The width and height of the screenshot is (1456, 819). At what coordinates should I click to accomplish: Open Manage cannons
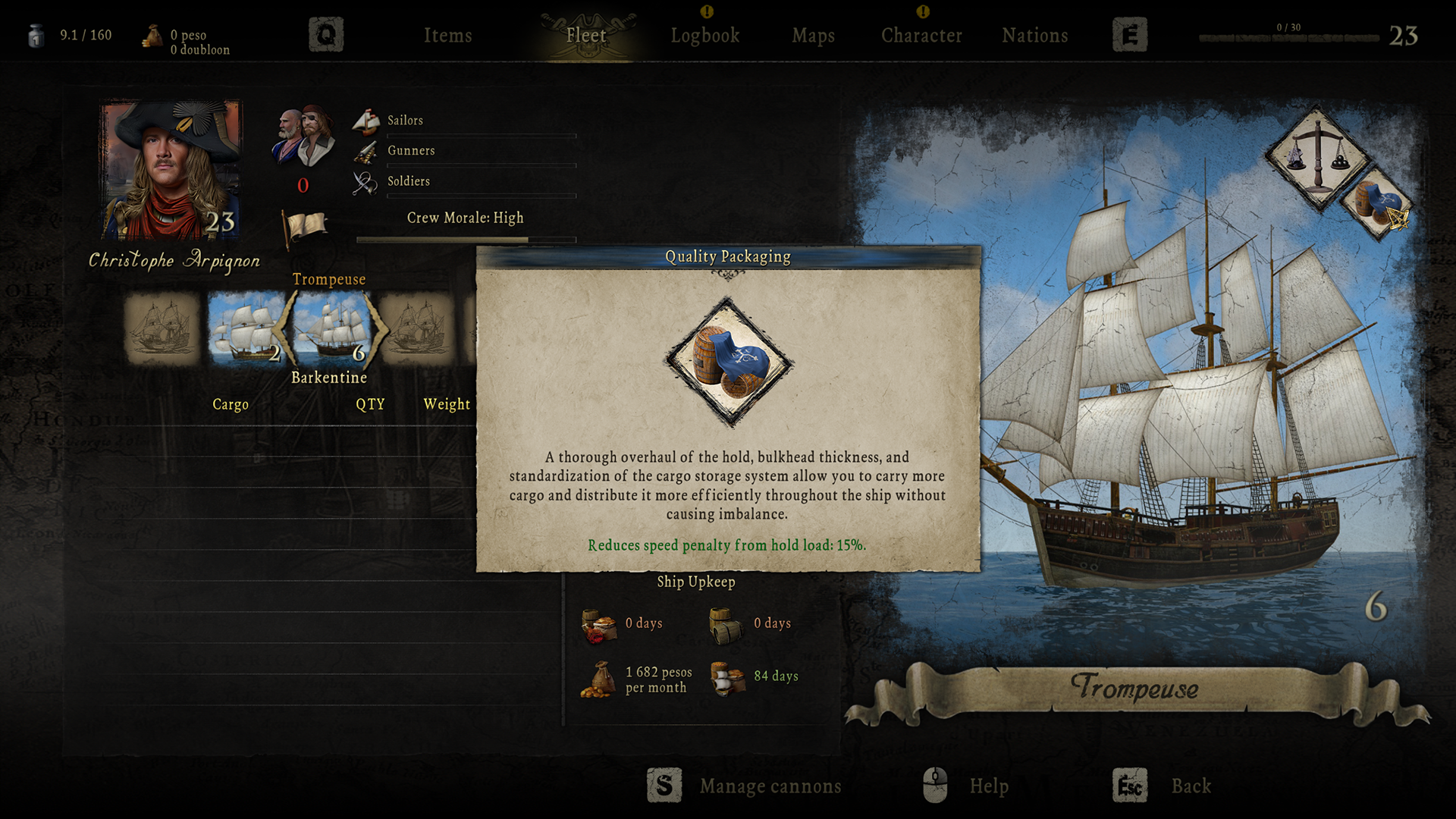click(770, 786)
